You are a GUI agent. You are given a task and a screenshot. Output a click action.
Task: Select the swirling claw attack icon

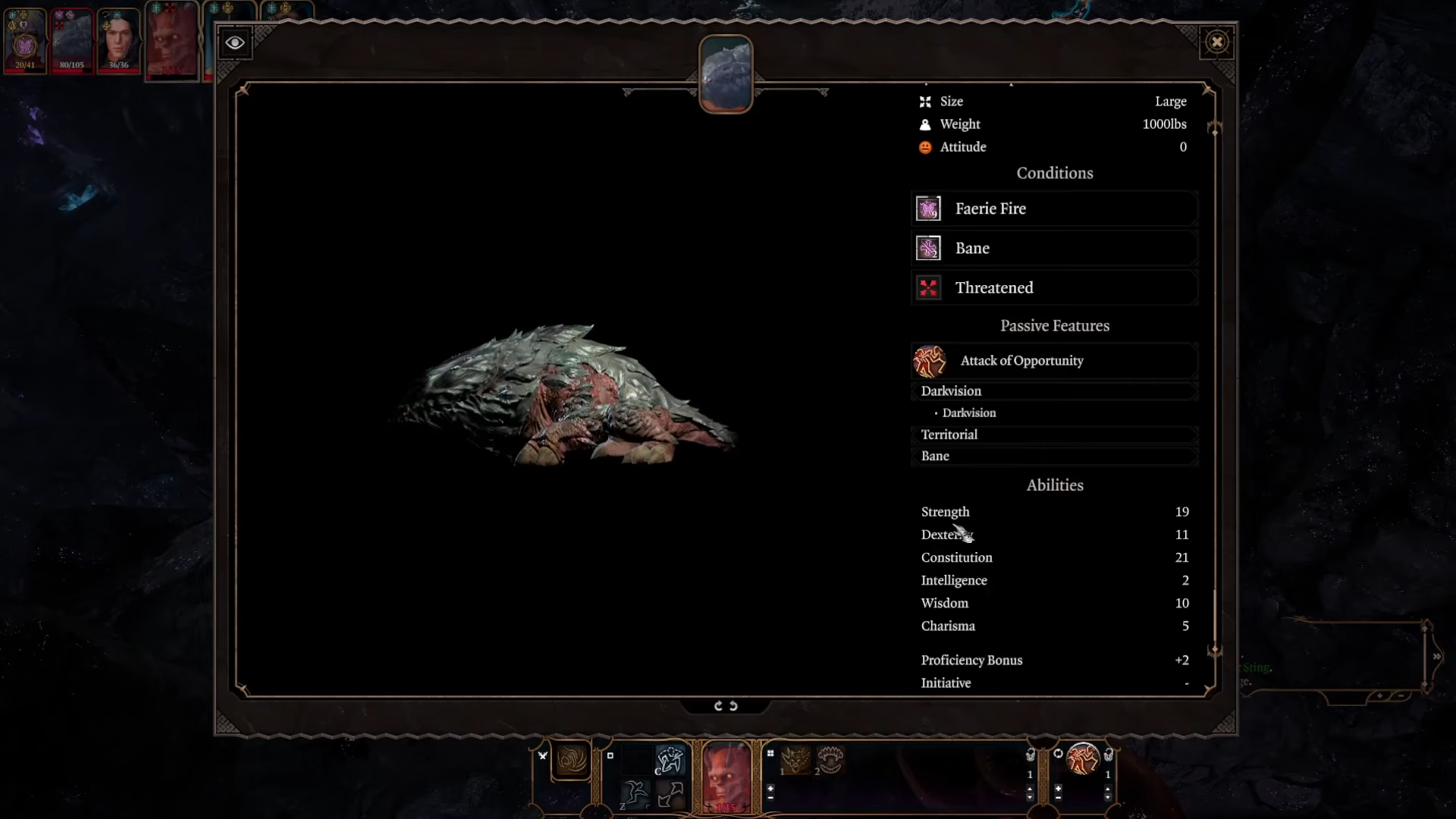(x=572, y=759)
